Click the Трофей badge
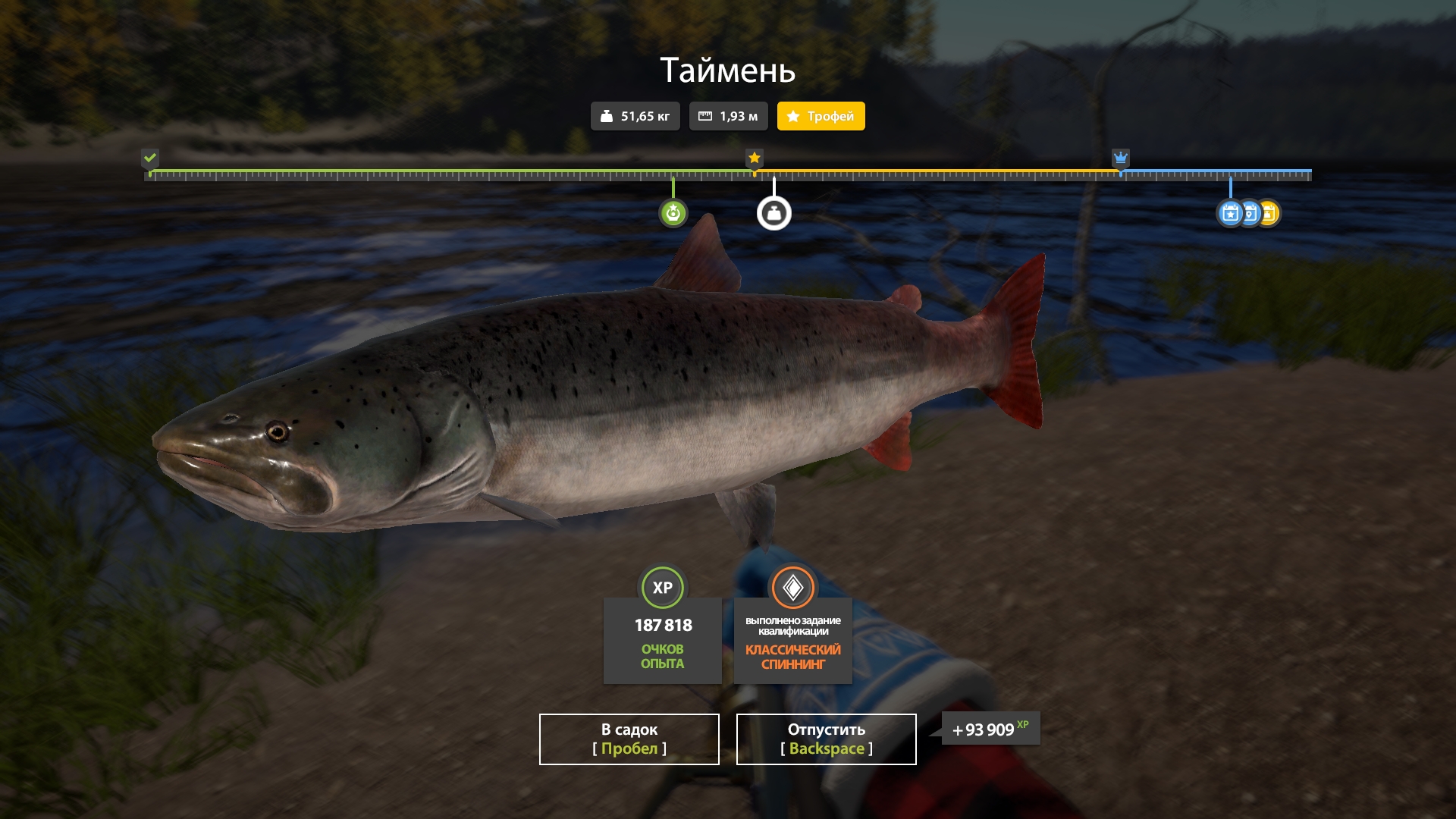 pyautogui.click(x=820, y=116)
